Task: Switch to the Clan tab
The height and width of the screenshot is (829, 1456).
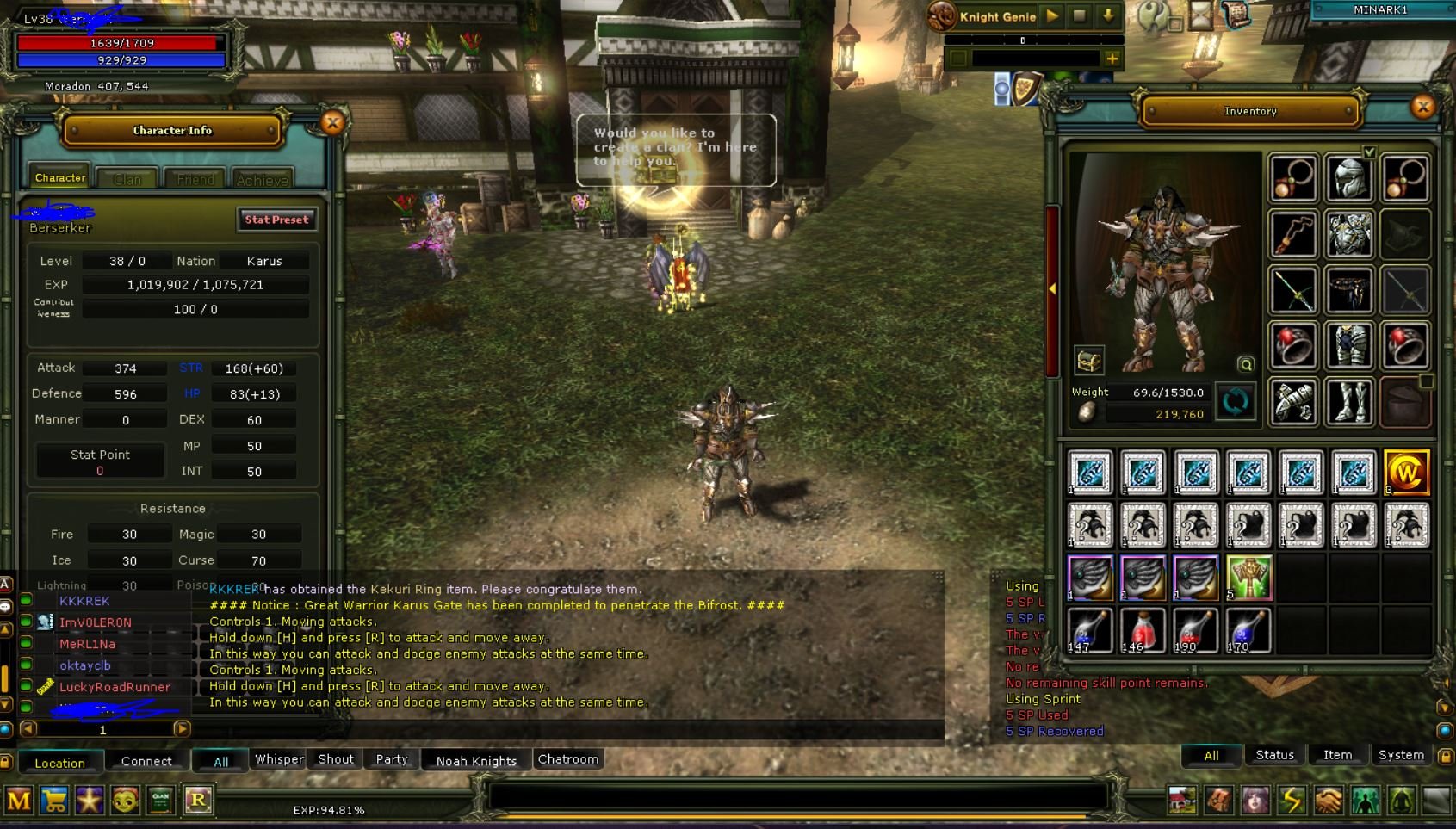Action: click(x=127, y=179)
